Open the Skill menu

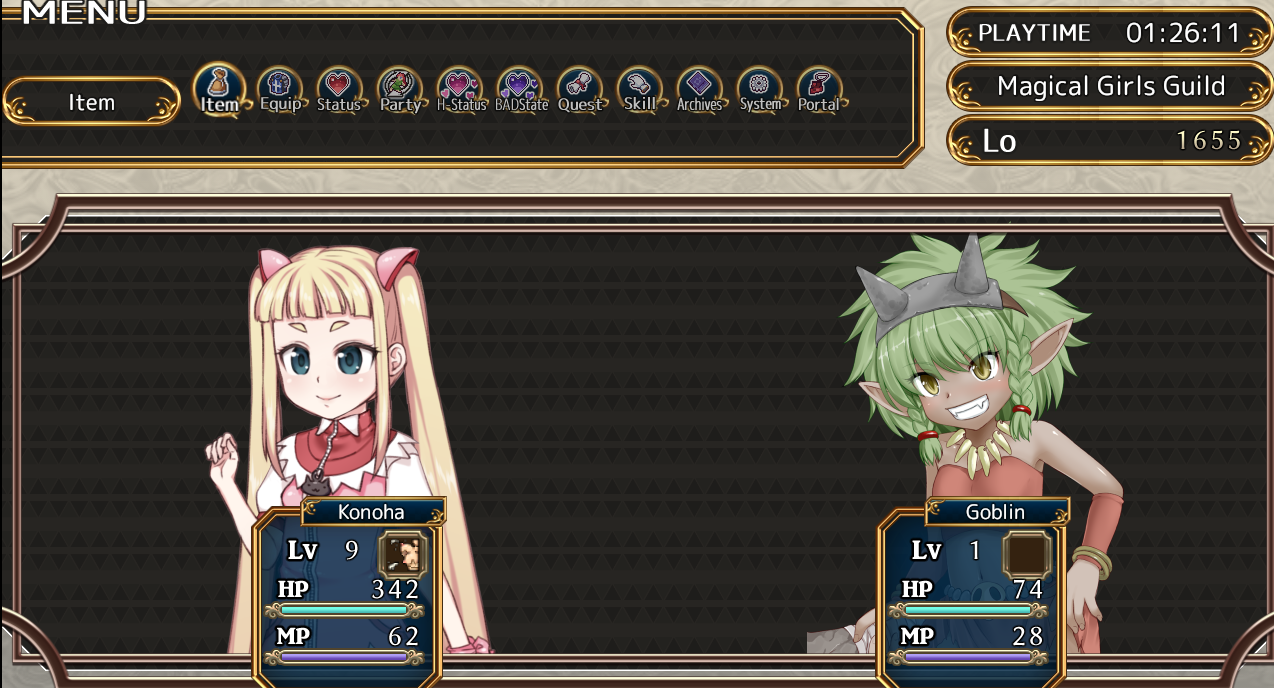tap(640, 91)
